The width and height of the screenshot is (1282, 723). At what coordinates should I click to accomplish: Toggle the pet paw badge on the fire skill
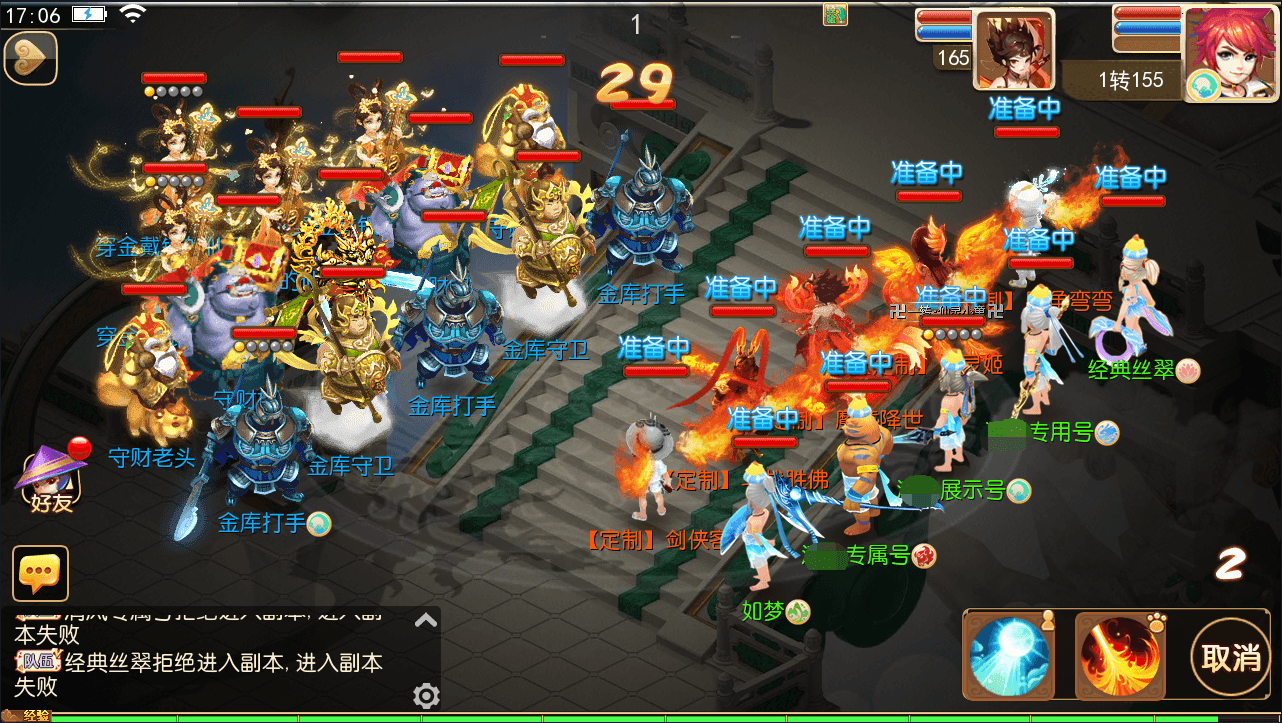click(1156, 622)
